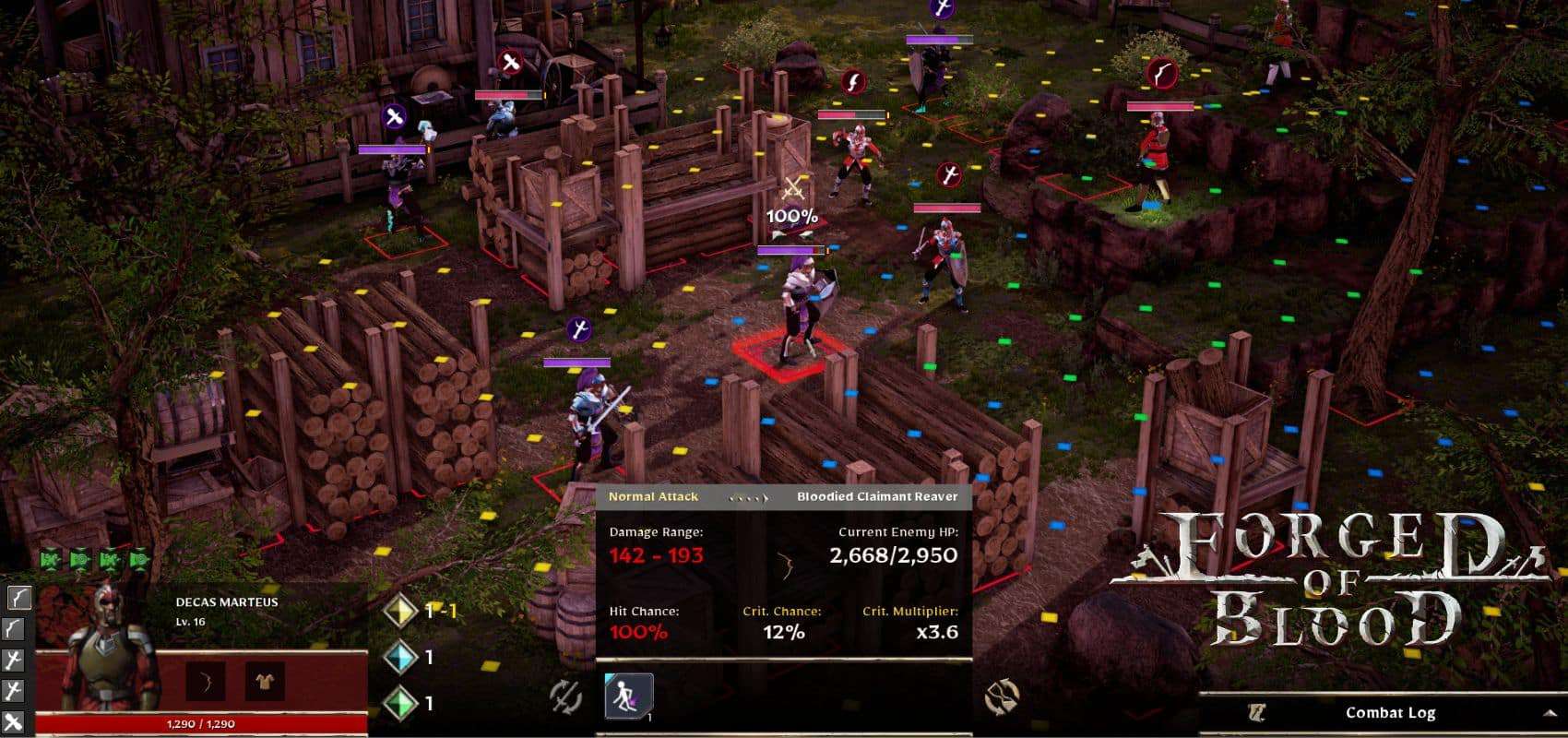Select the crossed-swords melee icon in left sidebar
This screenshot has width=1568, height=738.
pyautogui.click(x=14, y=721)
